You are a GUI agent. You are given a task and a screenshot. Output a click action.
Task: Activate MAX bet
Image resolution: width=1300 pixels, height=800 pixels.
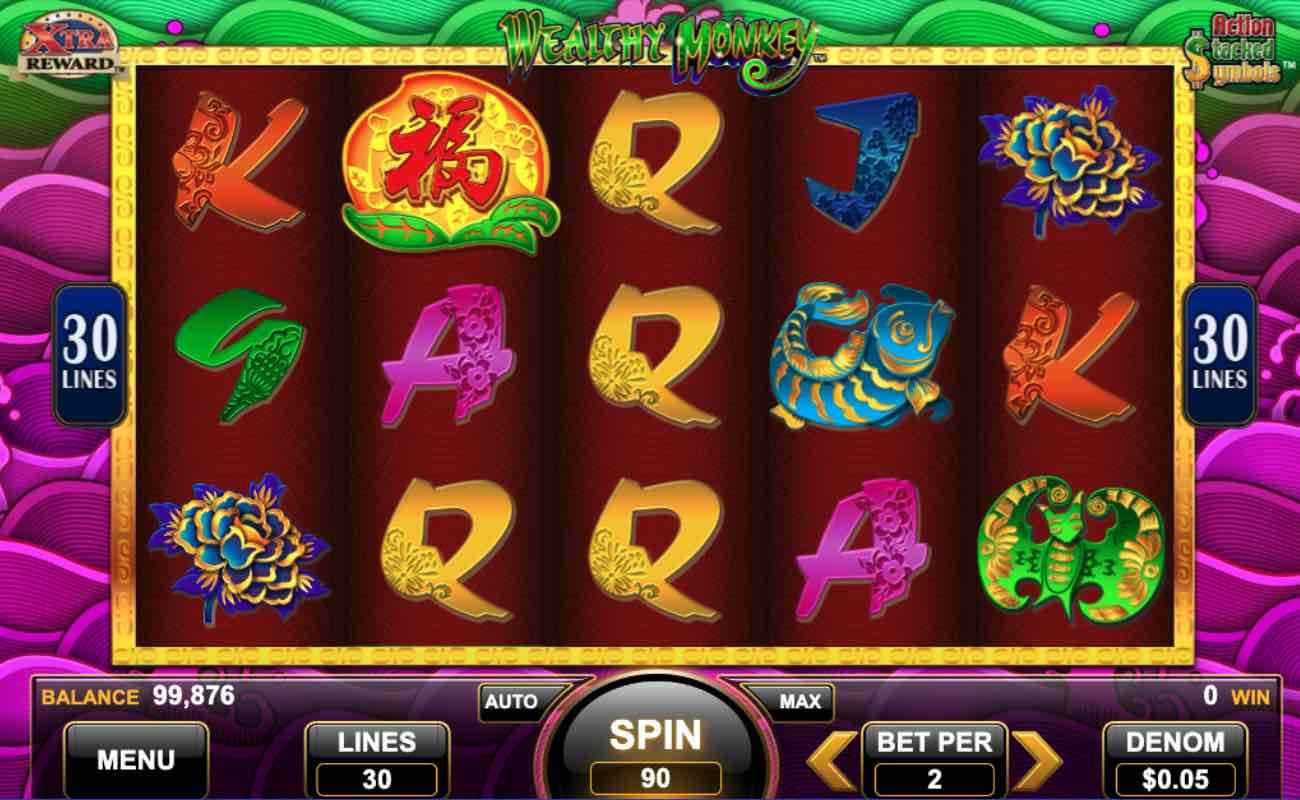[793, 701]
